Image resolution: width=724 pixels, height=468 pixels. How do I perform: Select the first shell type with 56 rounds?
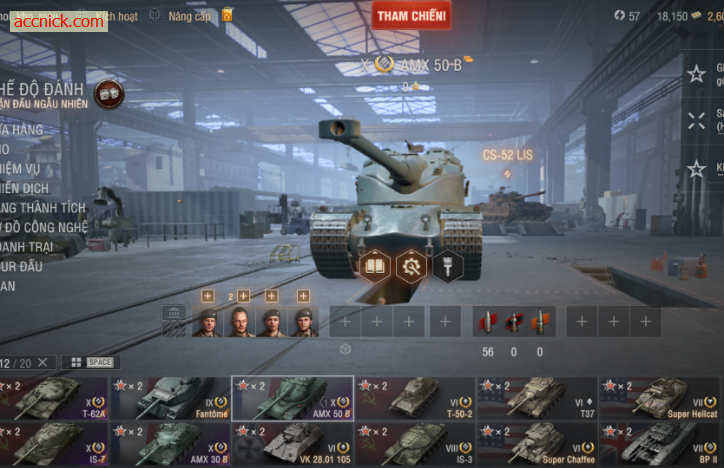(488, 322)
